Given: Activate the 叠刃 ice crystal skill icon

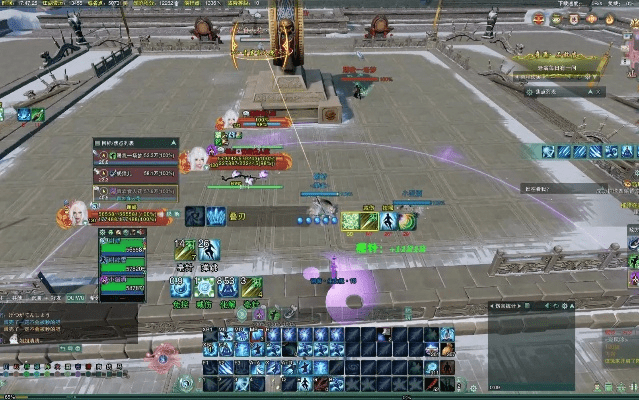Looking at the screenshot, I should (217, 215).
